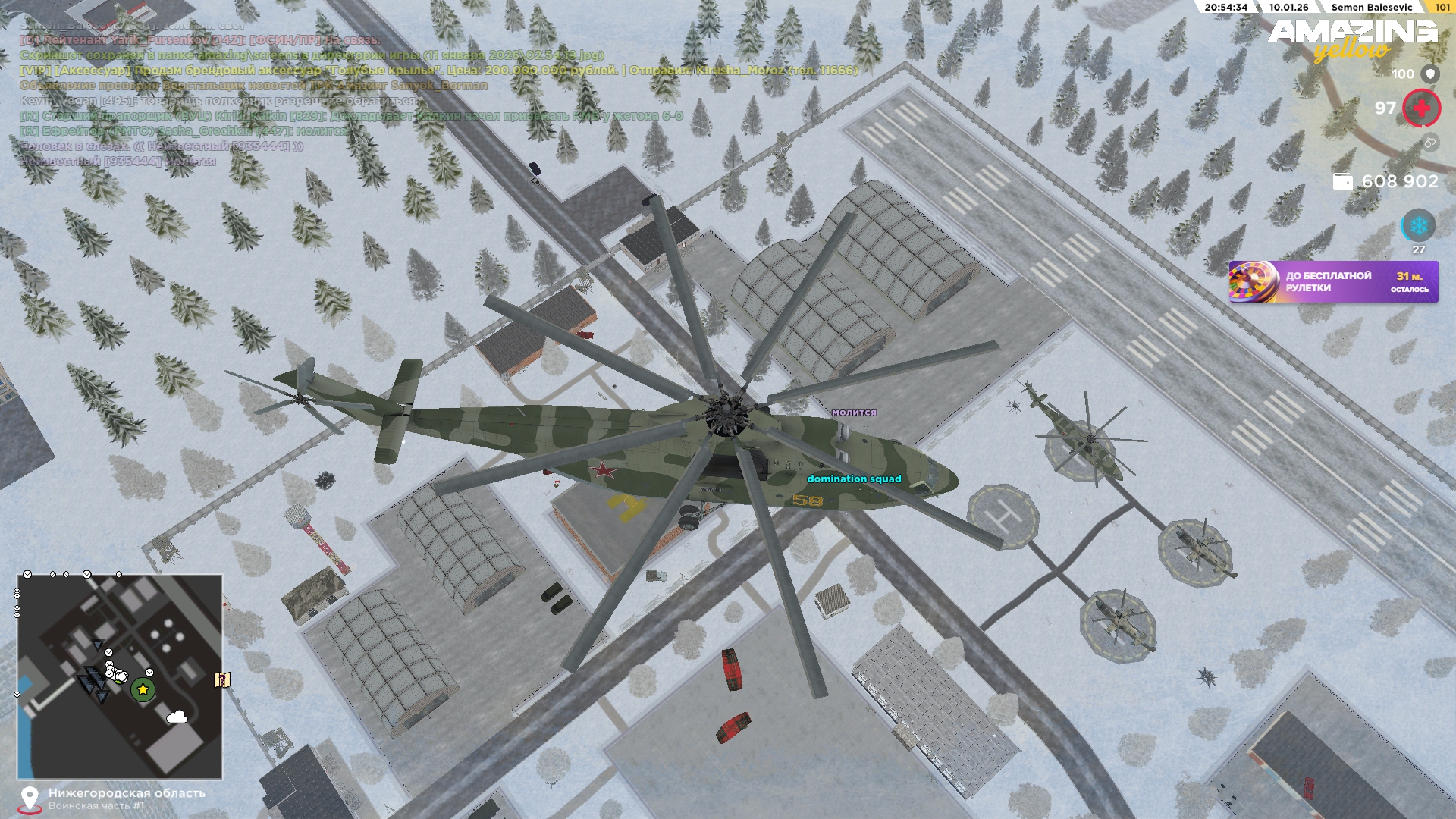Click the VIP accessory sale chat message
Screen dimensions: 1456x819
click(x=438, y=71)
